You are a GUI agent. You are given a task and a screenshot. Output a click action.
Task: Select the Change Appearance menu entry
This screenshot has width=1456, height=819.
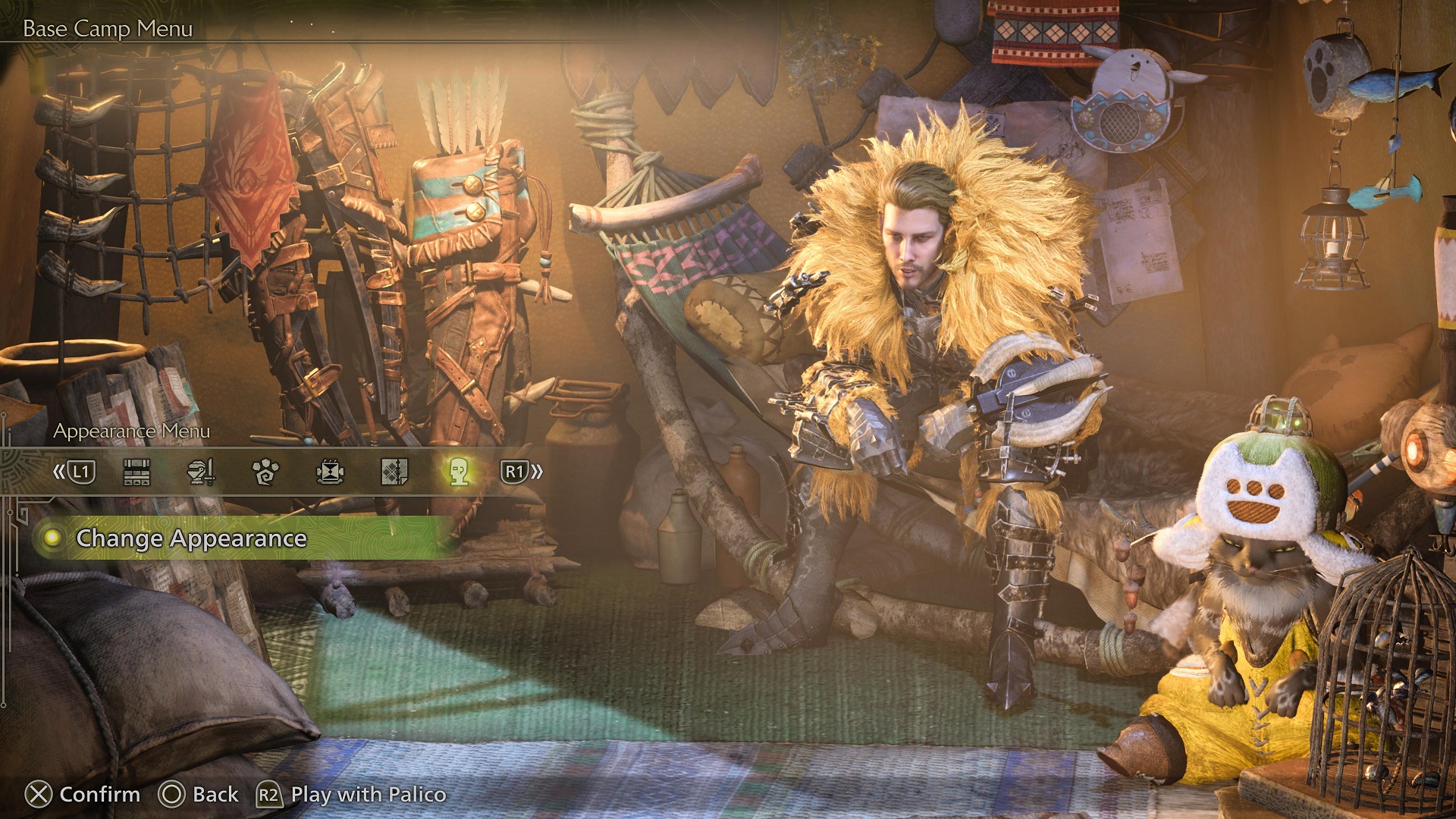pyautogui.click(x=191, y=538)
